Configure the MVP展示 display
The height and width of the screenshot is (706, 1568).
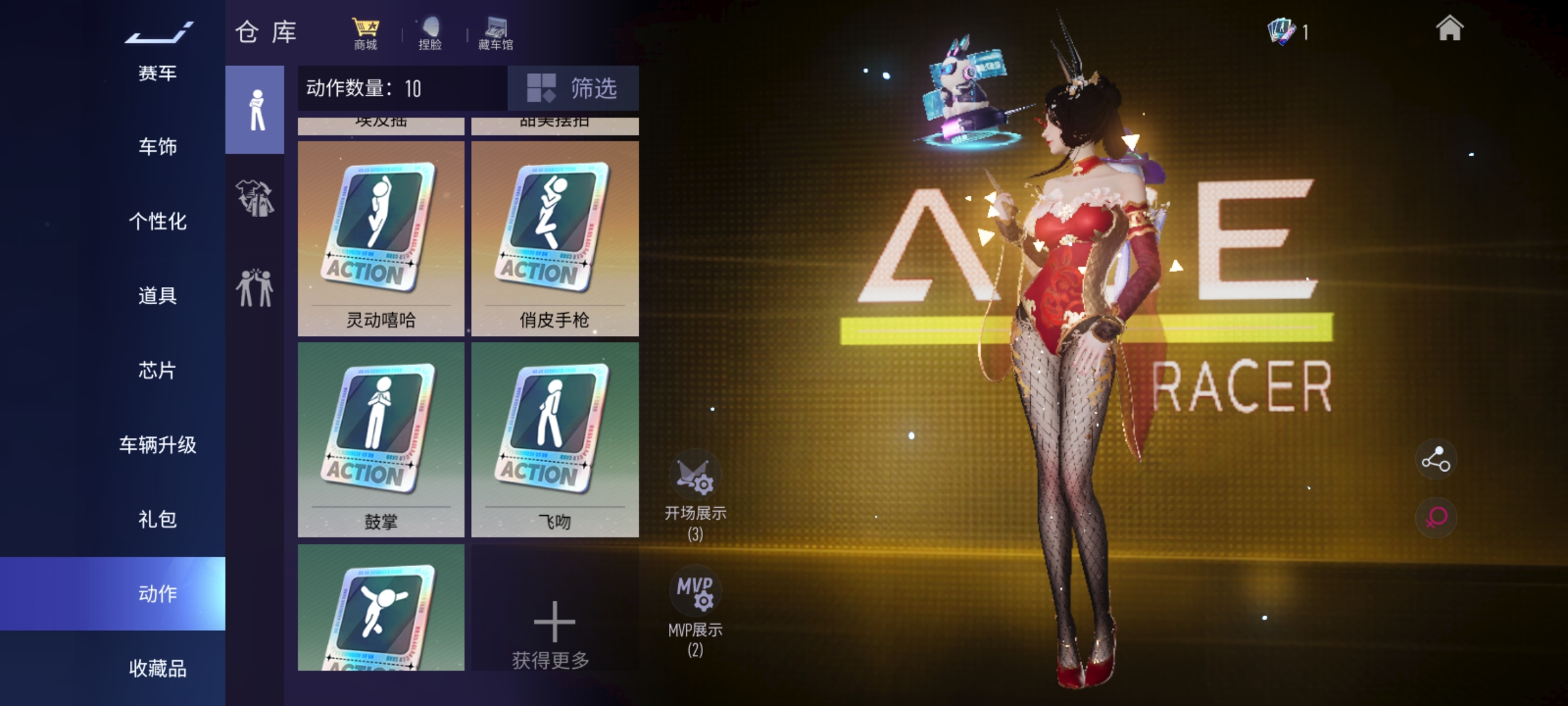pyautogui.click(x=695, y=610)
